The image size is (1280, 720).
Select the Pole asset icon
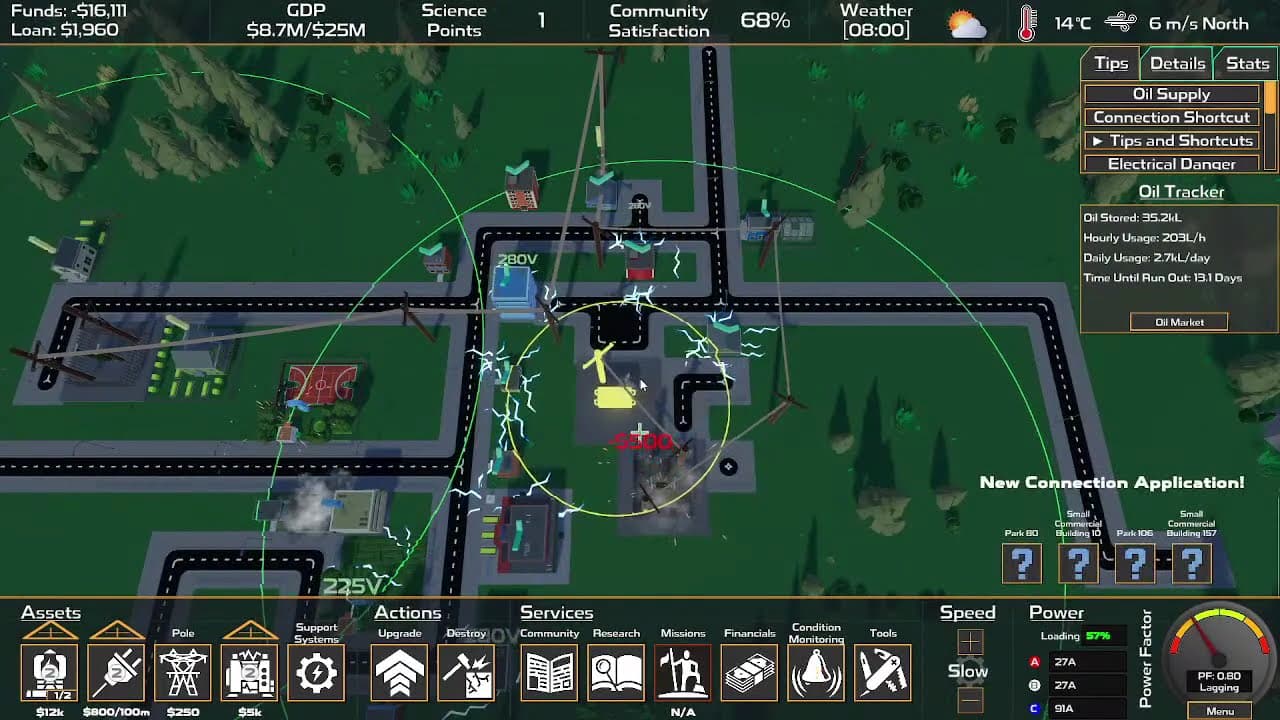[x=183, y=672]
